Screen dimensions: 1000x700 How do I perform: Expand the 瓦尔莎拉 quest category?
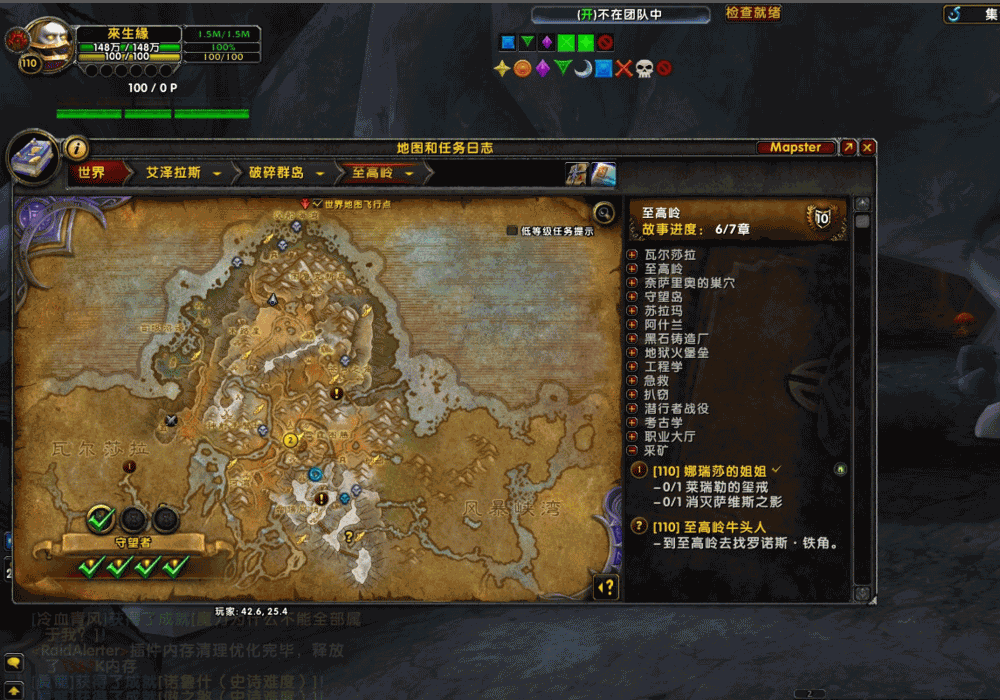(x=632, y=255)
